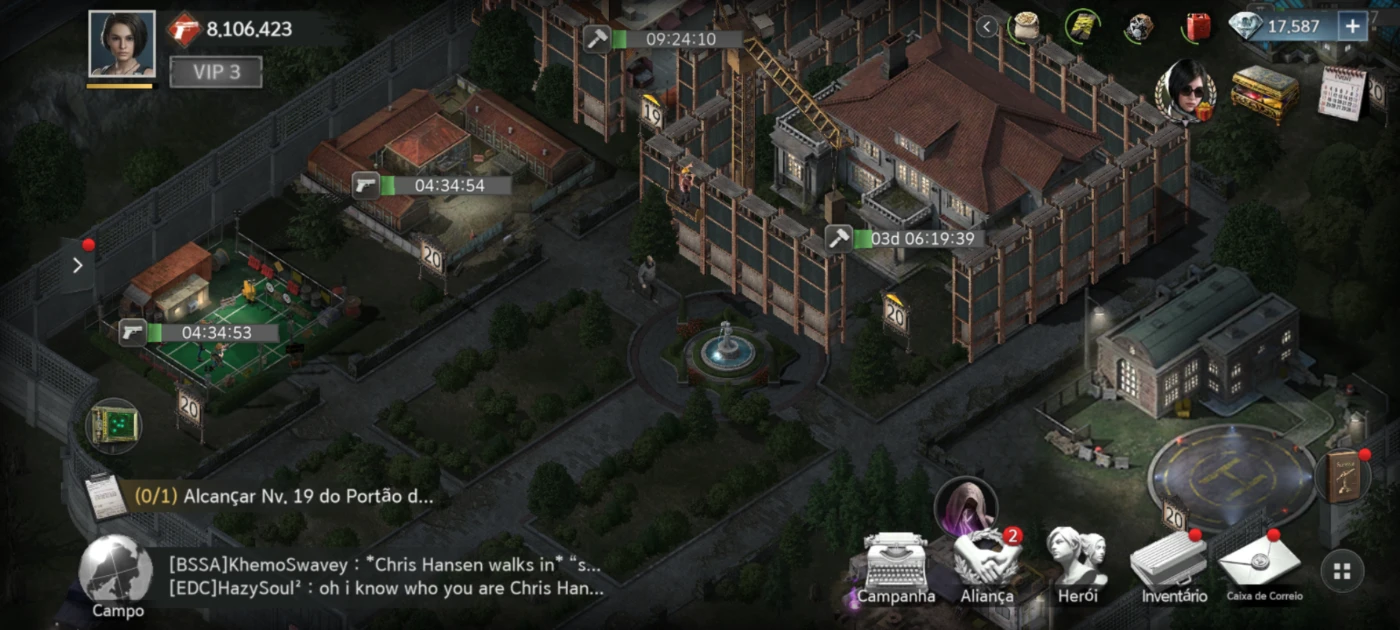Open the Campanha typewriter menu

[x=896, y=568]
